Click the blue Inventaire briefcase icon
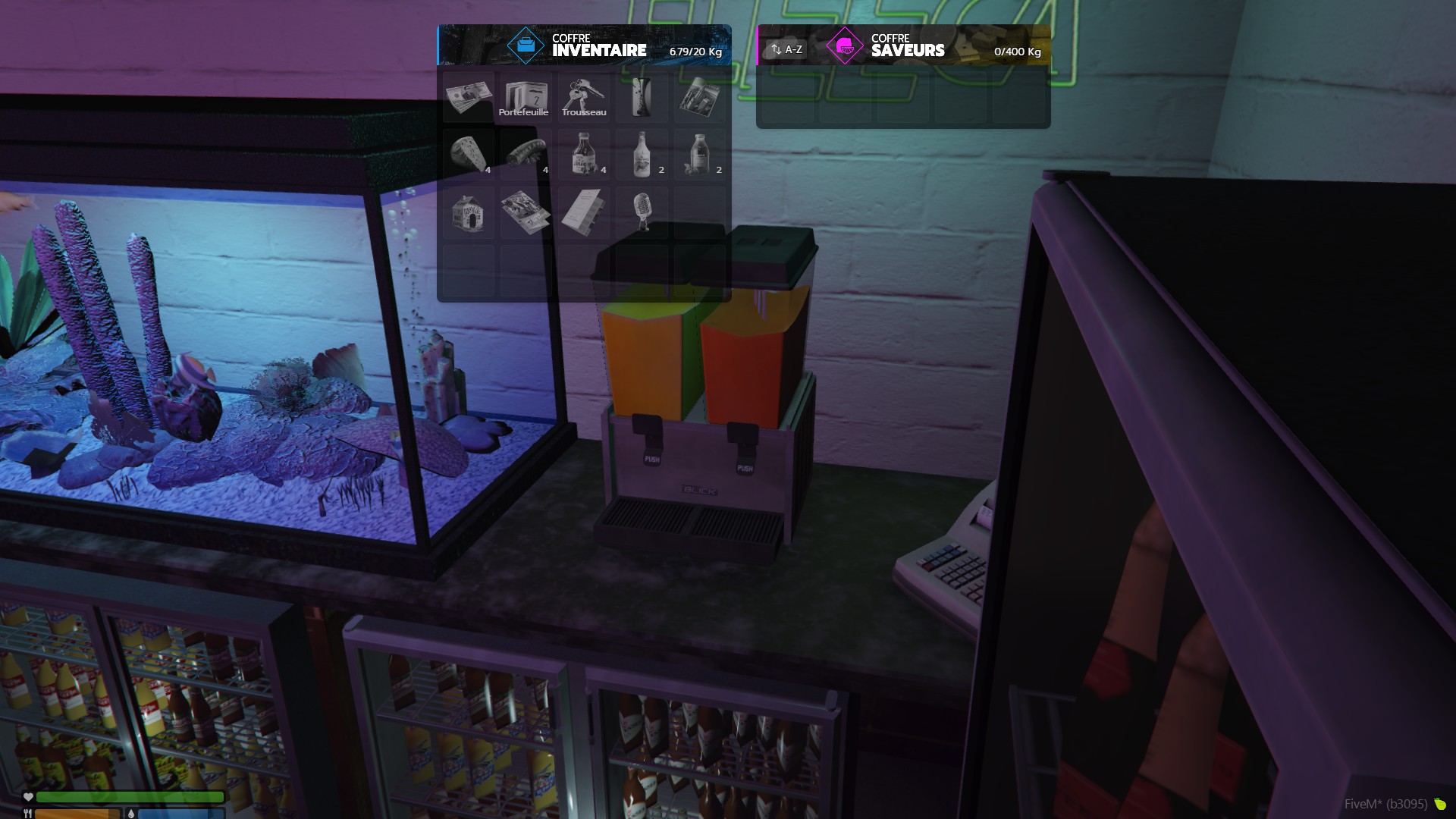1456x819 pixels. click(x=526, y=45)
